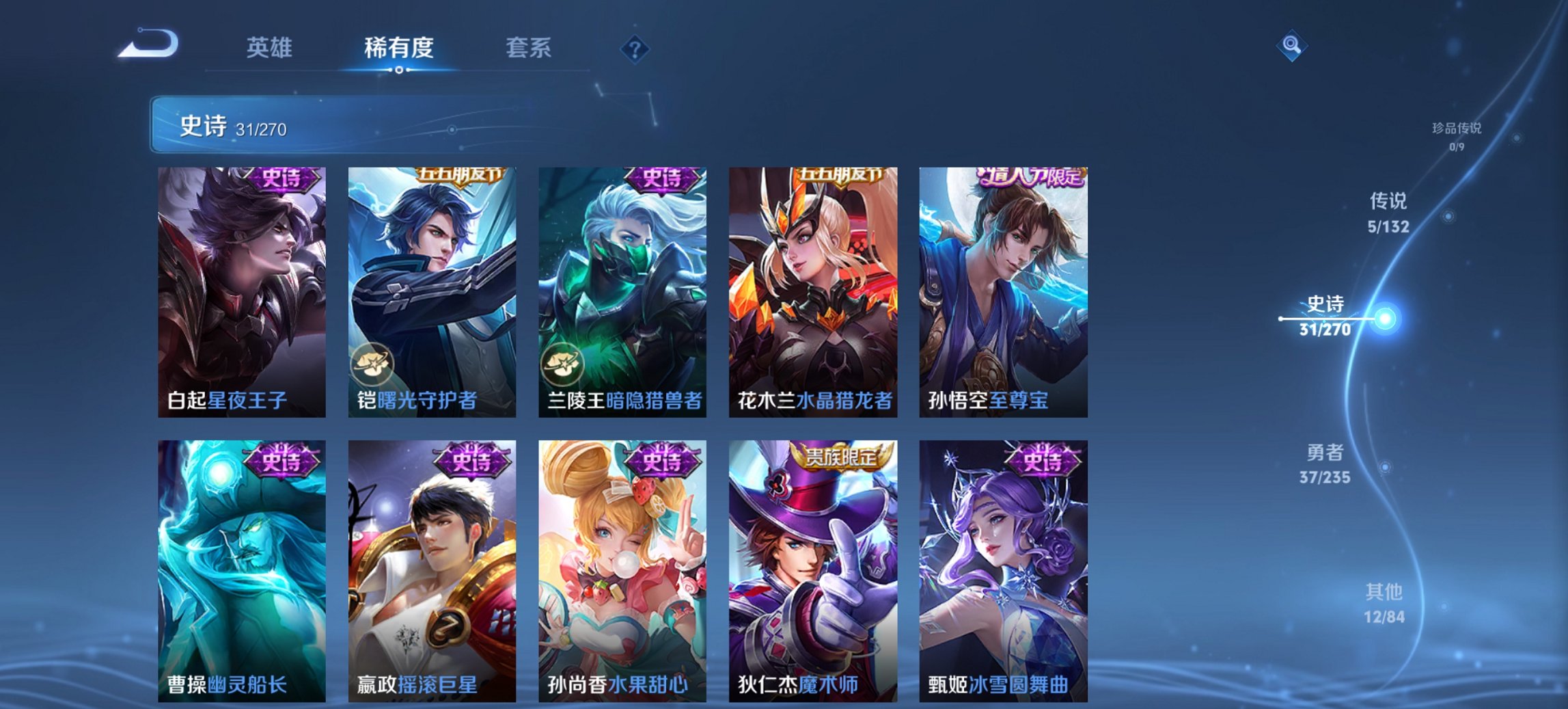This screenshot has height=709, width=1568.
Task: Open the question mark help icon
Action: 633,48
